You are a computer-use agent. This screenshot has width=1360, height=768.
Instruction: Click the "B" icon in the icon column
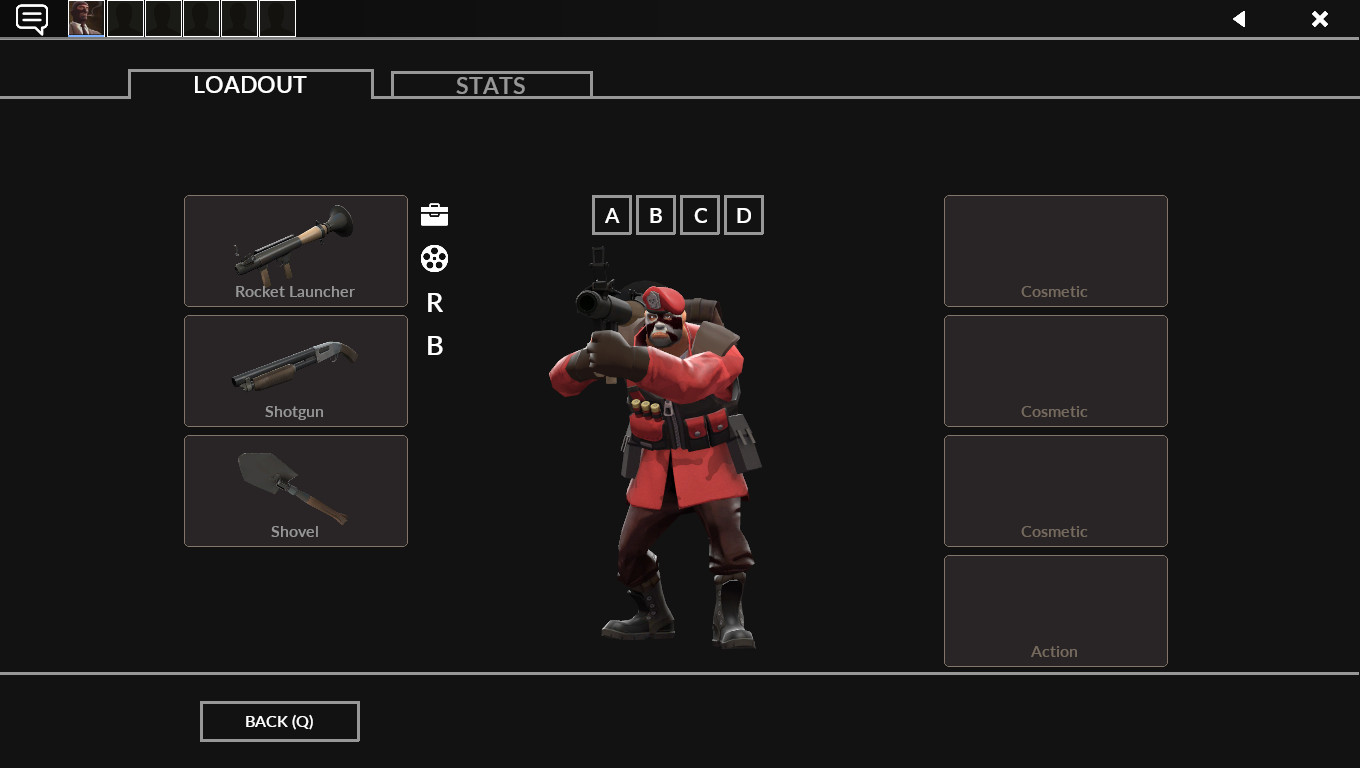coord(434,346)
